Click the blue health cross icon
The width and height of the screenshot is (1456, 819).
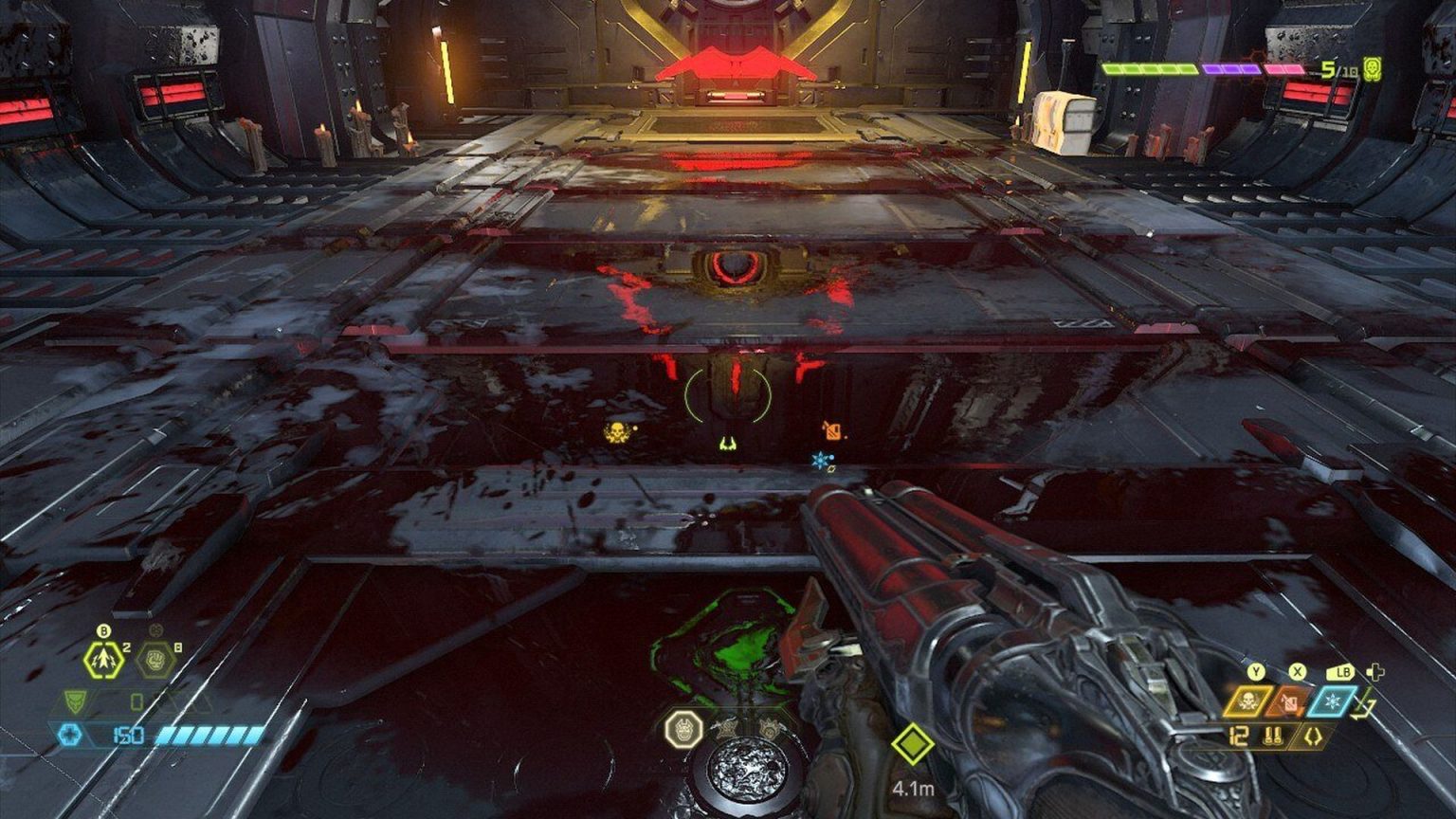(69, 733)
